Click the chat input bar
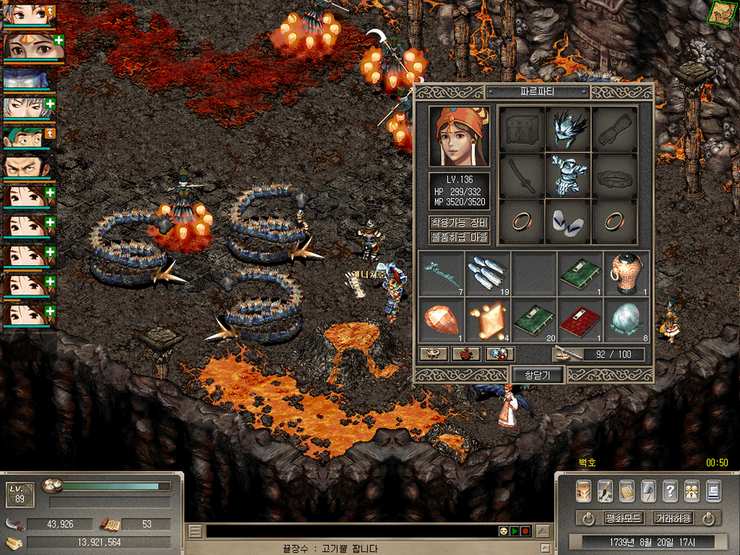 [340, 531]
